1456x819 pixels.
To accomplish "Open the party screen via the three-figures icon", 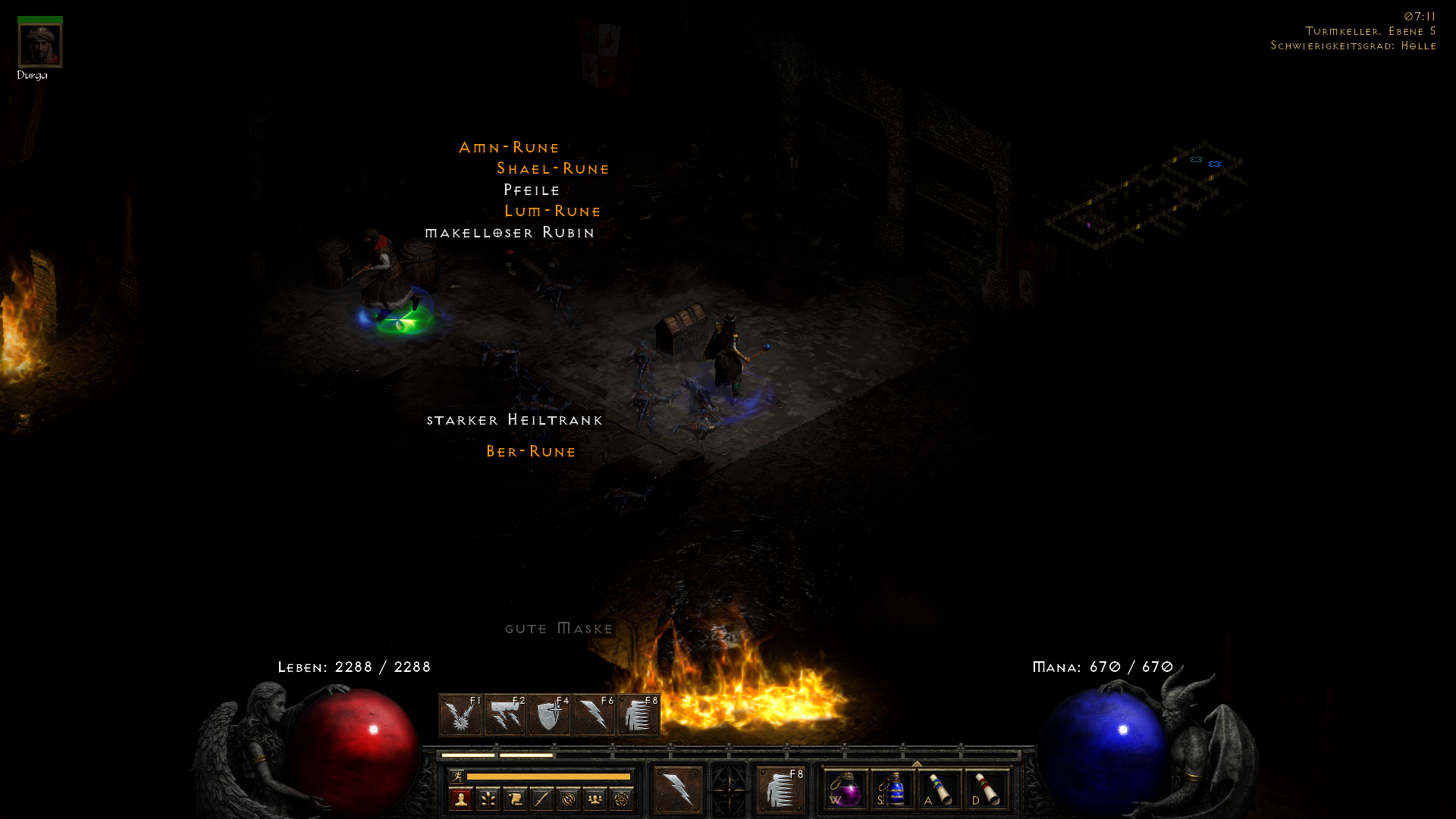I will point(595,799).
